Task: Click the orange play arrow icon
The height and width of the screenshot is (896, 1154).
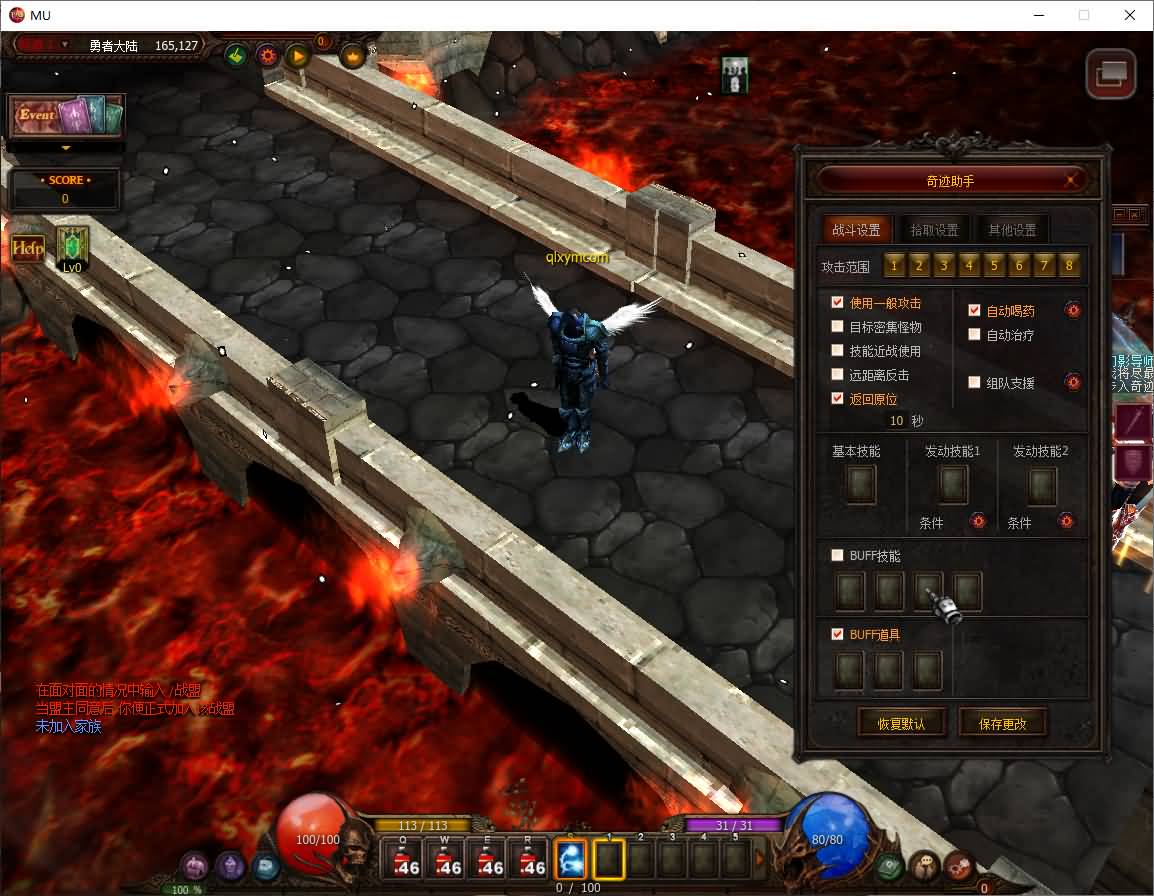Action: point(298,56)
